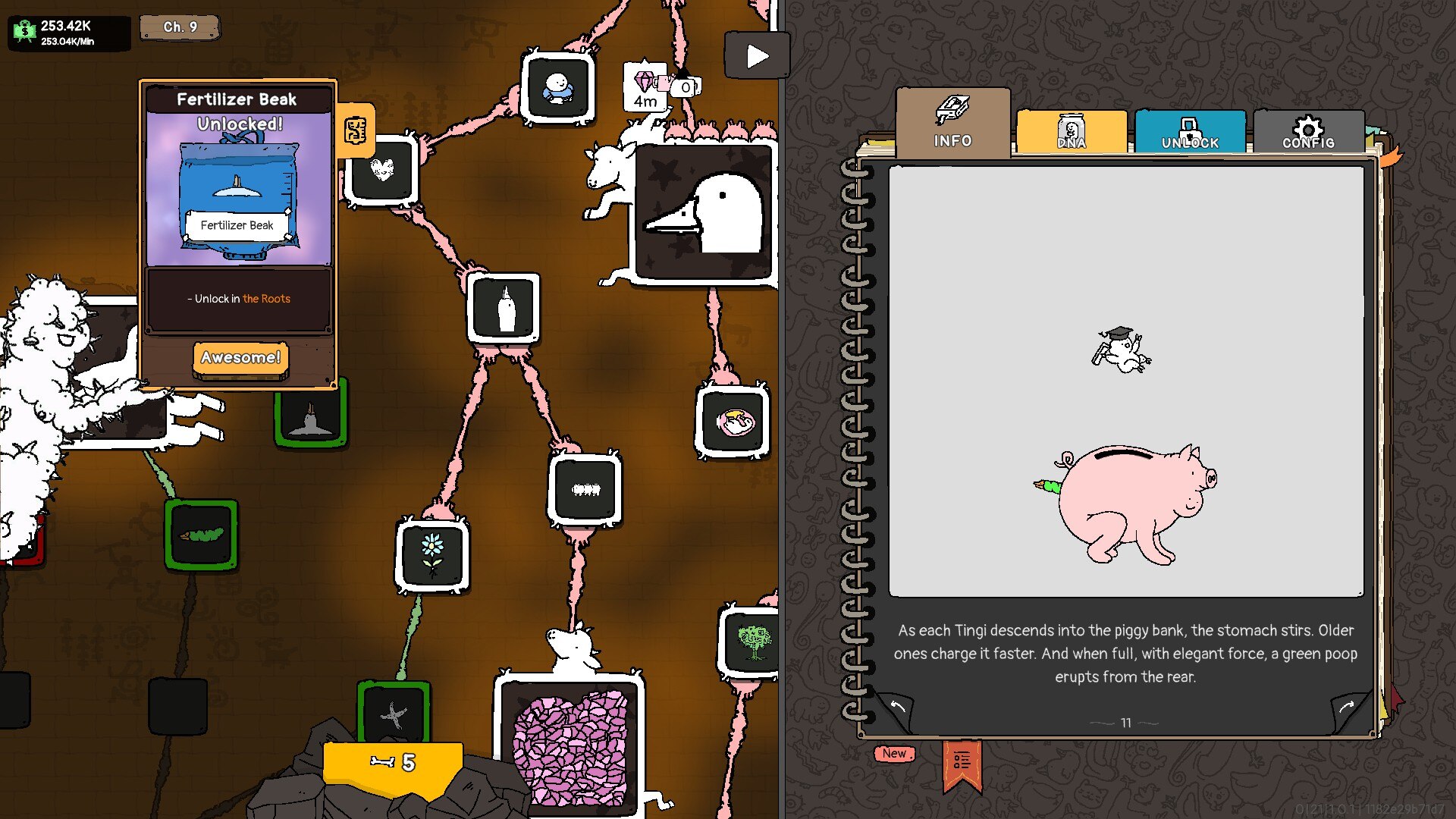Click the New tag below the notebook
This screenshot has height=819, width=1456.
[894, 753]
